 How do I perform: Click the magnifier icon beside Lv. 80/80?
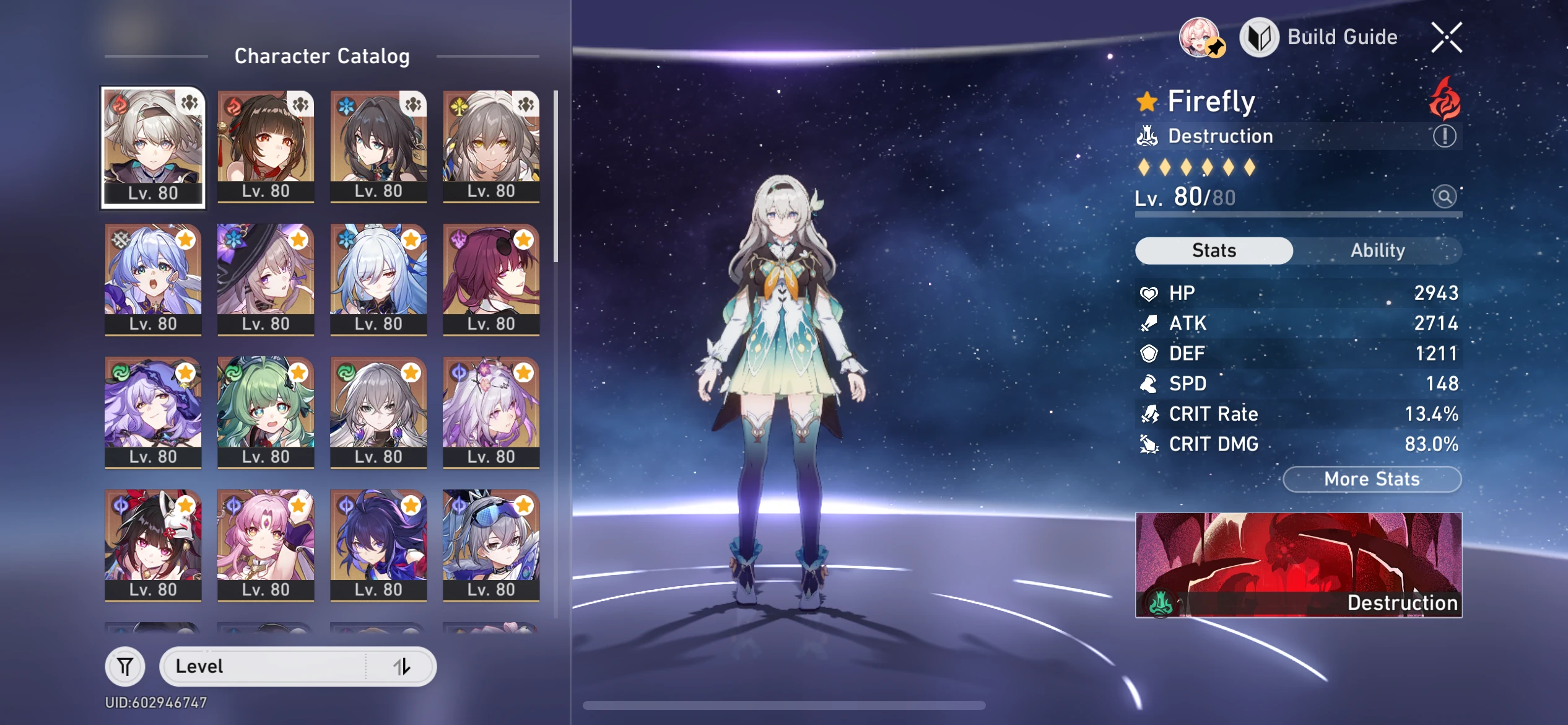1445,196
